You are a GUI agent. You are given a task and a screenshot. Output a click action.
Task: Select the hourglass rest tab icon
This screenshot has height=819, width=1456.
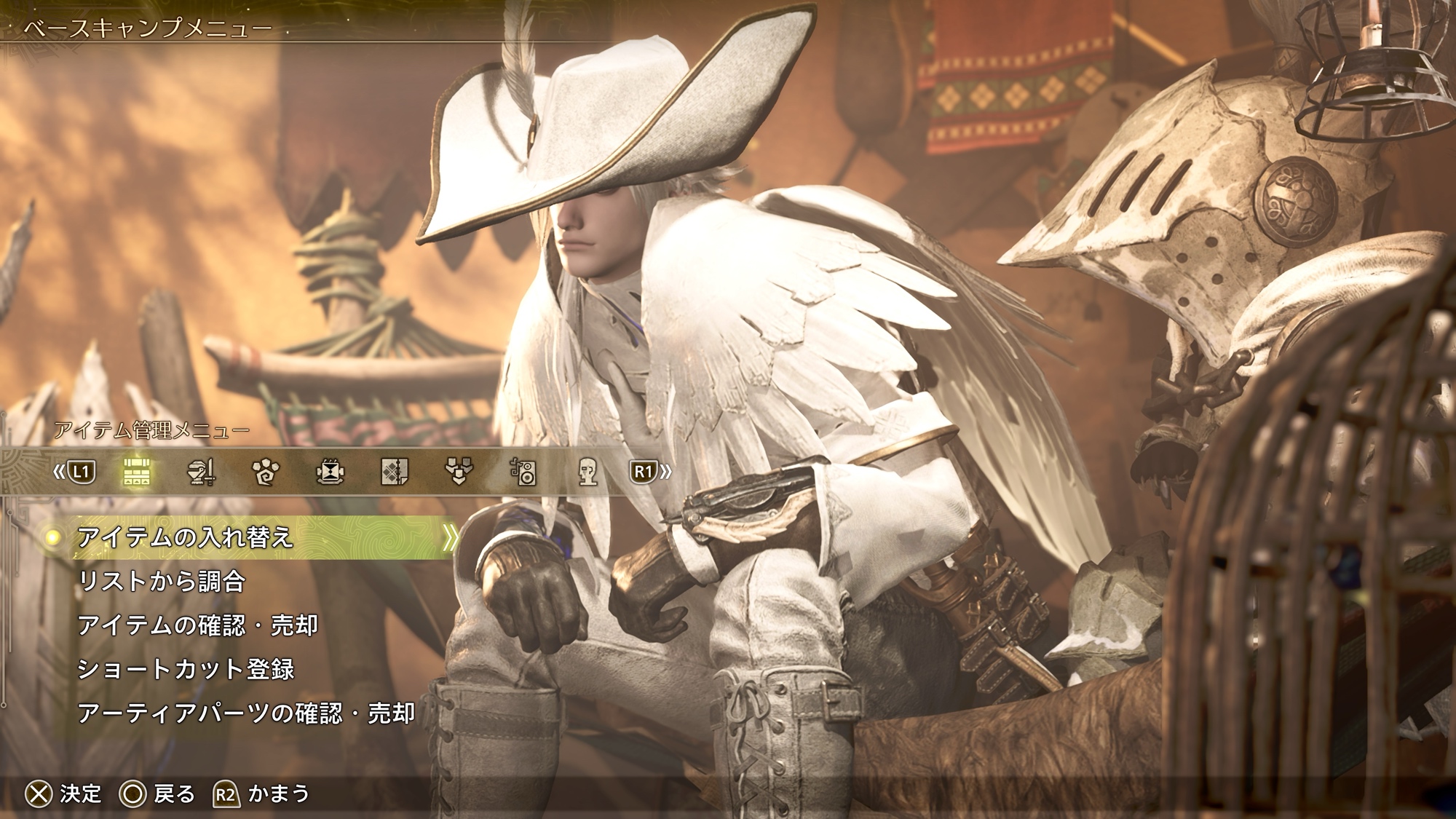(x=330, y=472)
